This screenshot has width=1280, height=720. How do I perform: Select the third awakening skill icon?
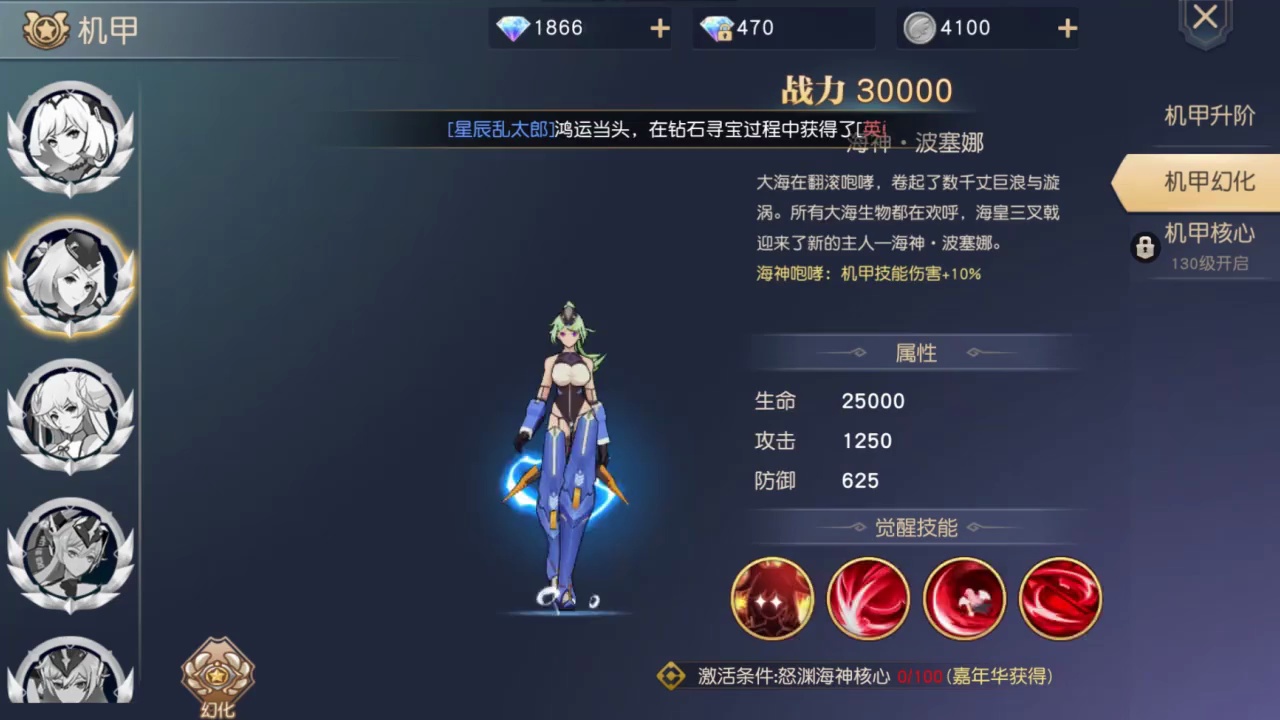[x=964, y=597]
